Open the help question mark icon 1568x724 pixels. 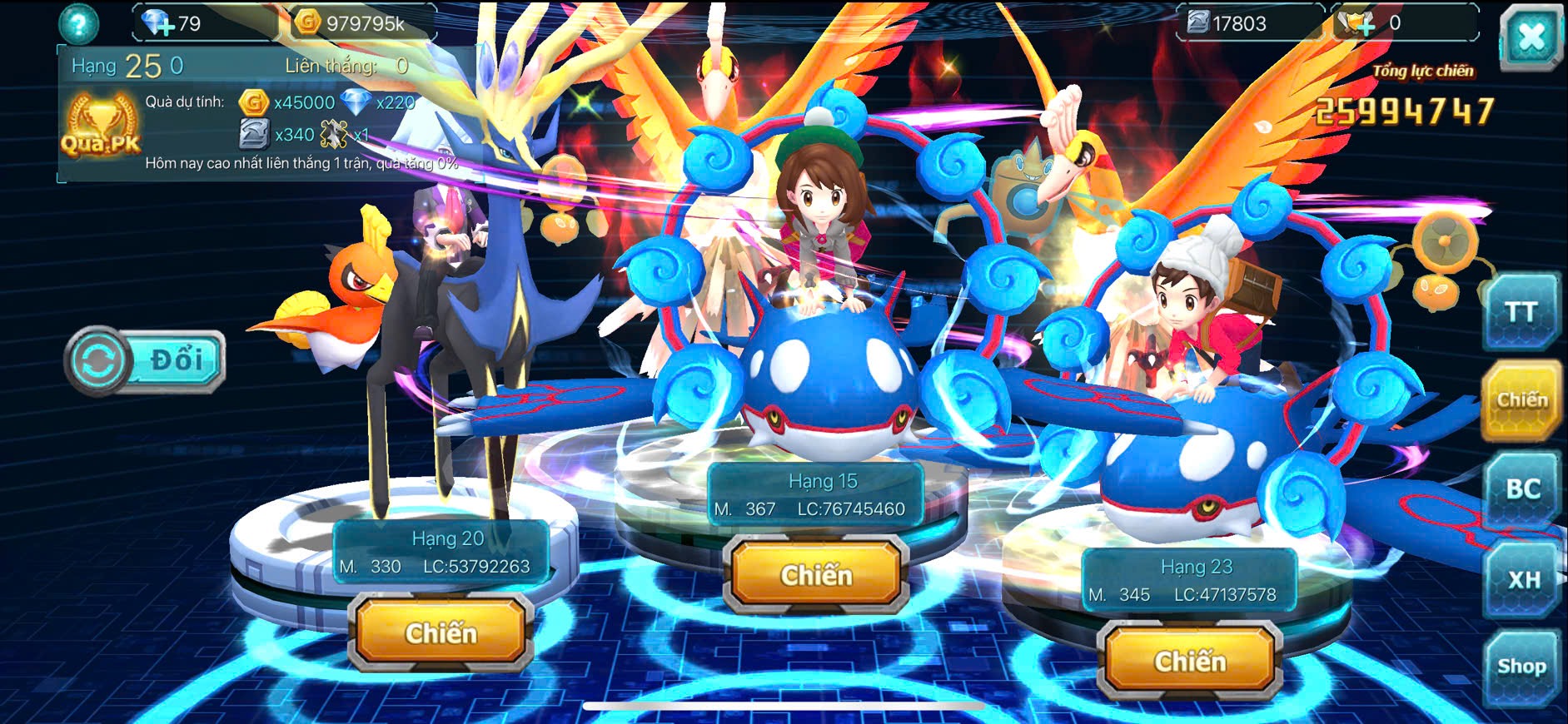click(78, 24)
